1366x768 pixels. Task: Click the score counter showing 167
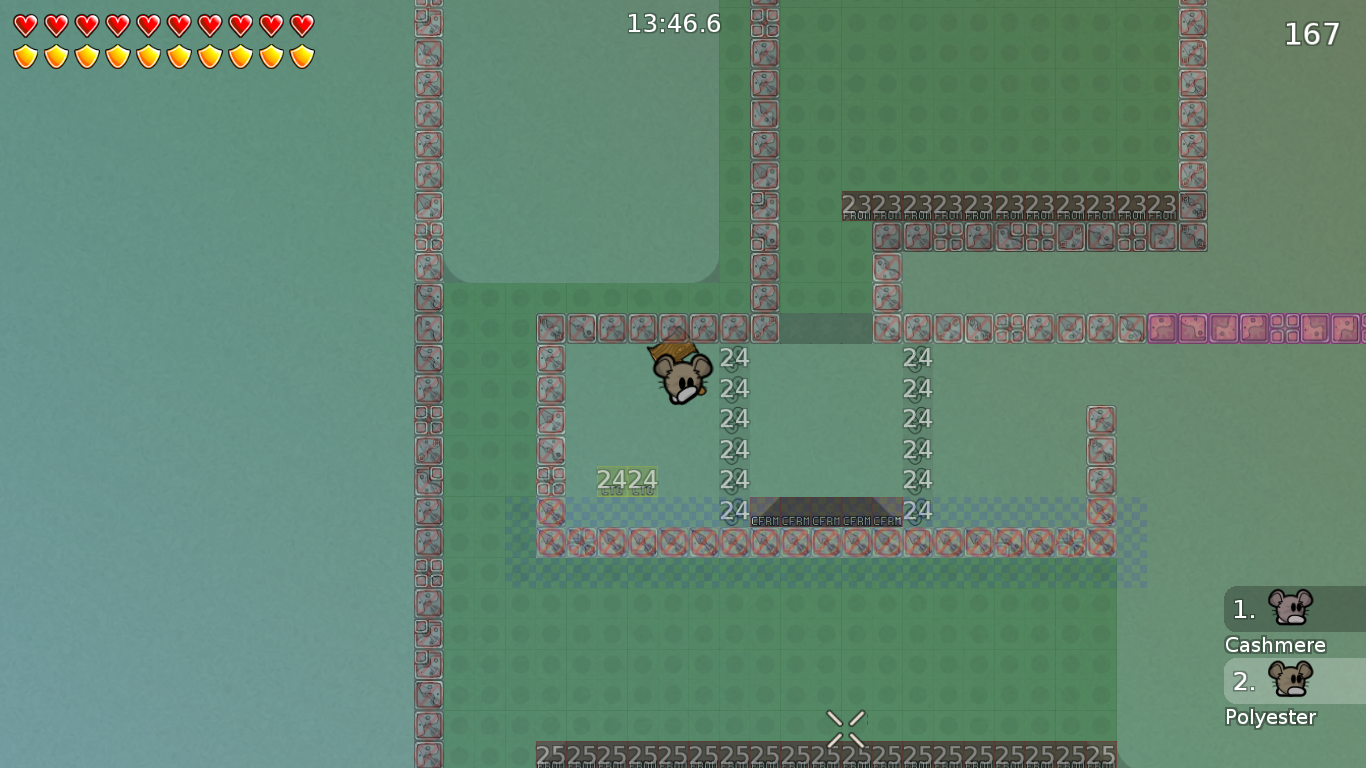point(1311,33)
